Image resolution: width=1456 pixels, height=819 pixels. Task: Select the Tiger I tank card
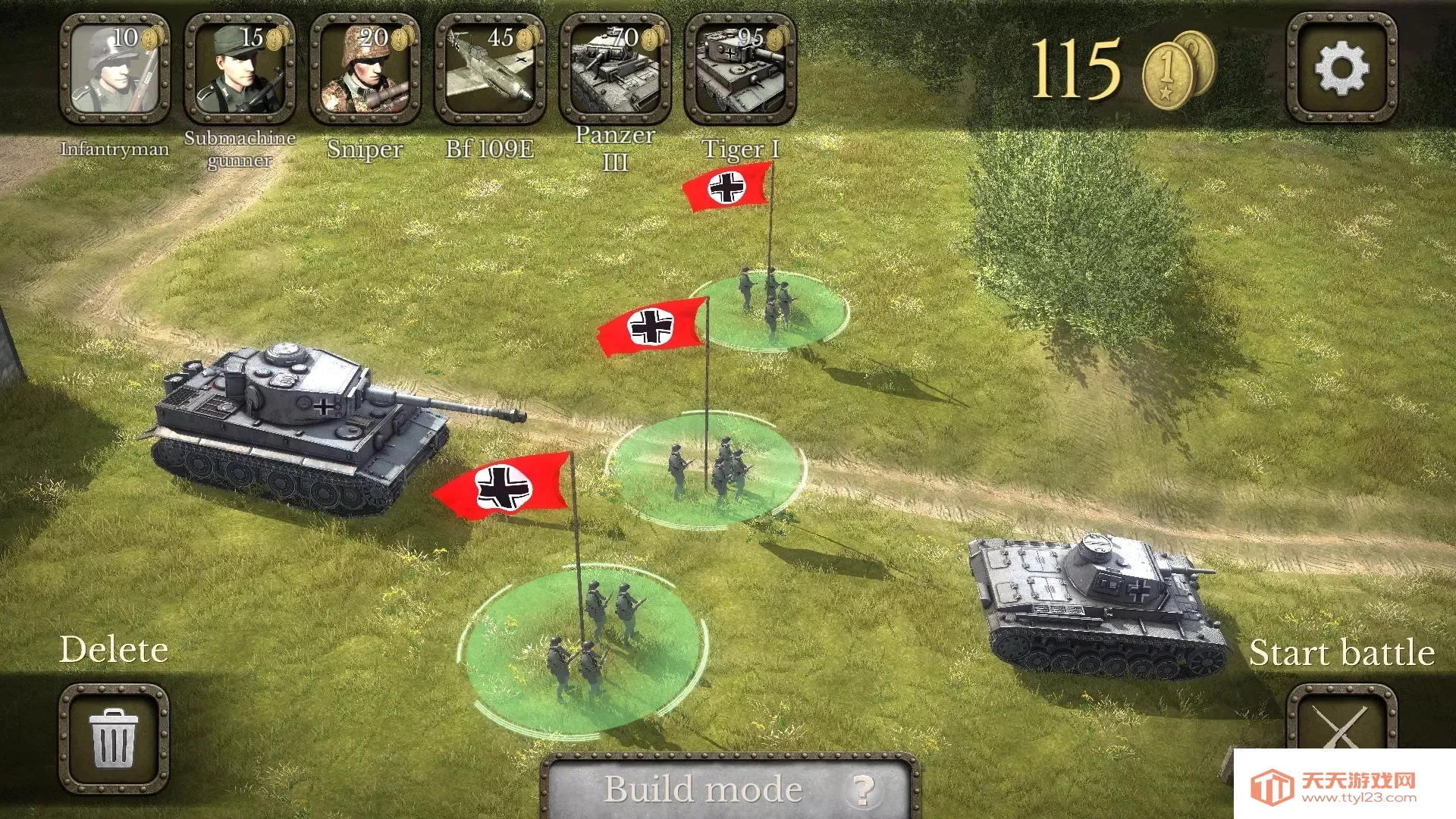pyautogui.click(x=740, y=69)
